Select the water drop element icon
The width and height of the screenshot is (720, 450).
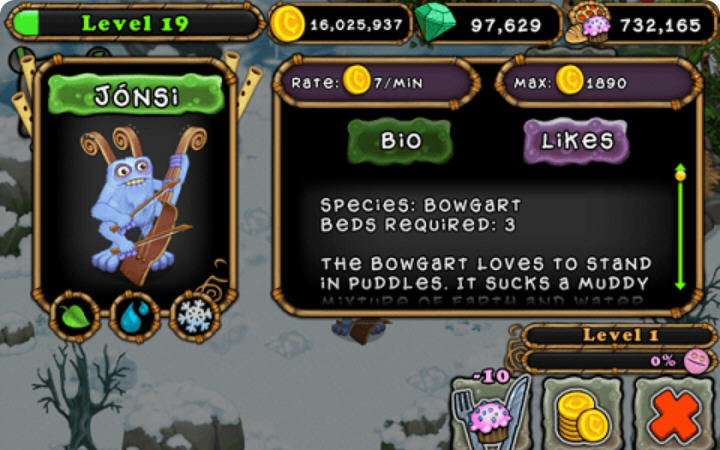pos(135,316)
